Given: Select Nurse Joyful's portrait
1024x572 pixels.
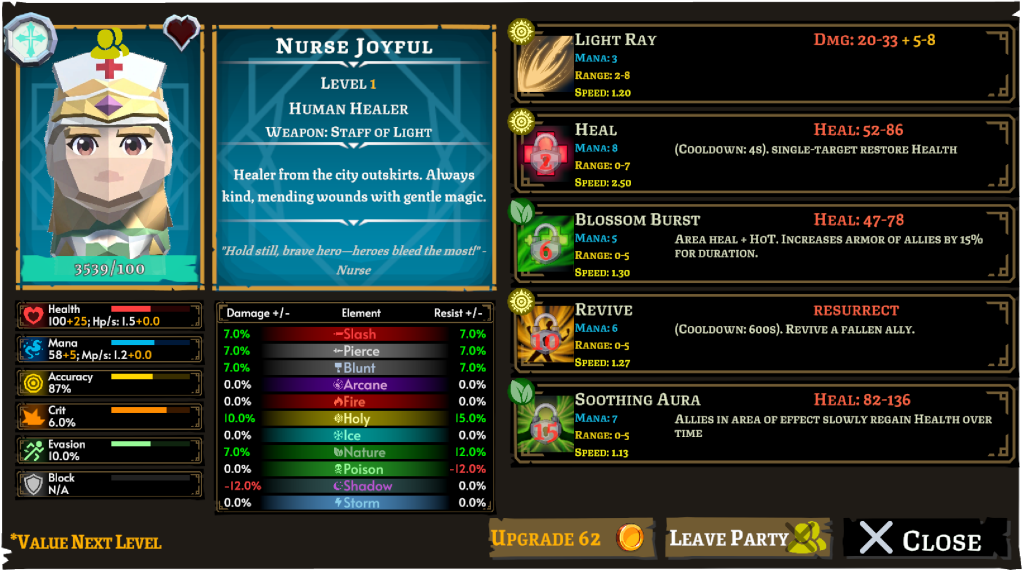Looking at the screenshot, I should click(x=110, y=160).
